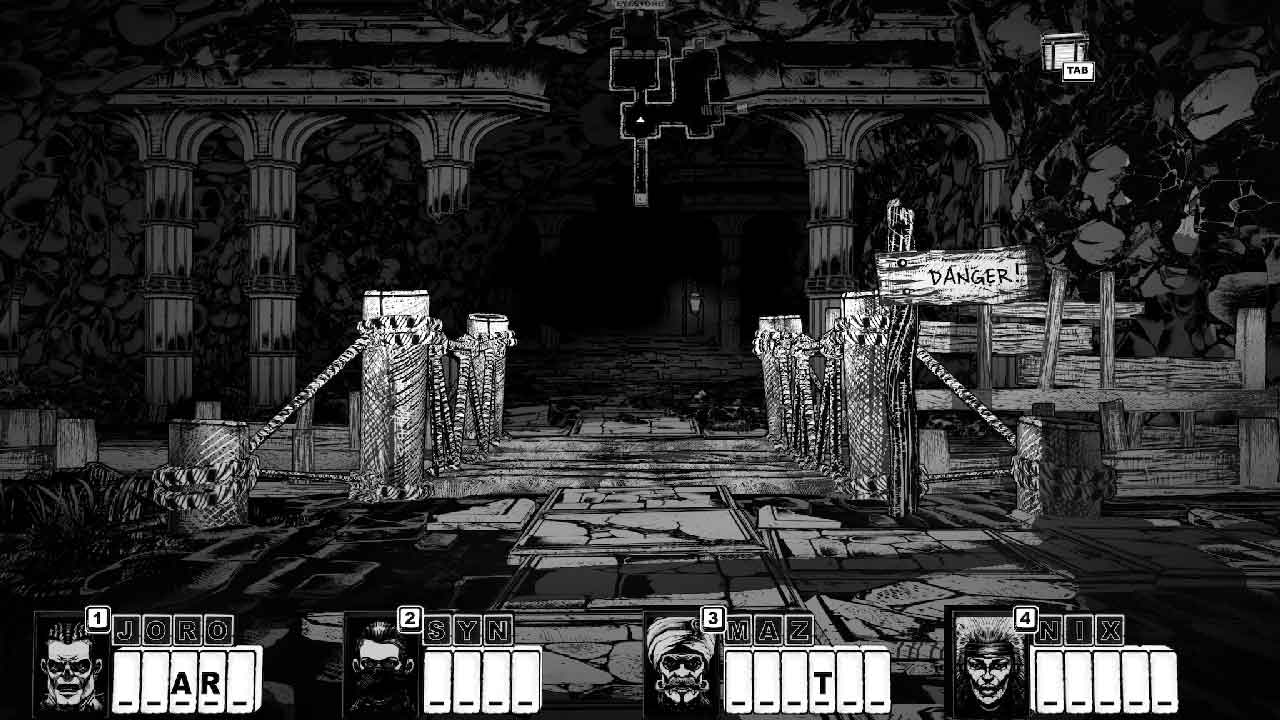Activate Joro's AR action slot
This screenshot has height=720, width=1280.
tap(196, 684)
